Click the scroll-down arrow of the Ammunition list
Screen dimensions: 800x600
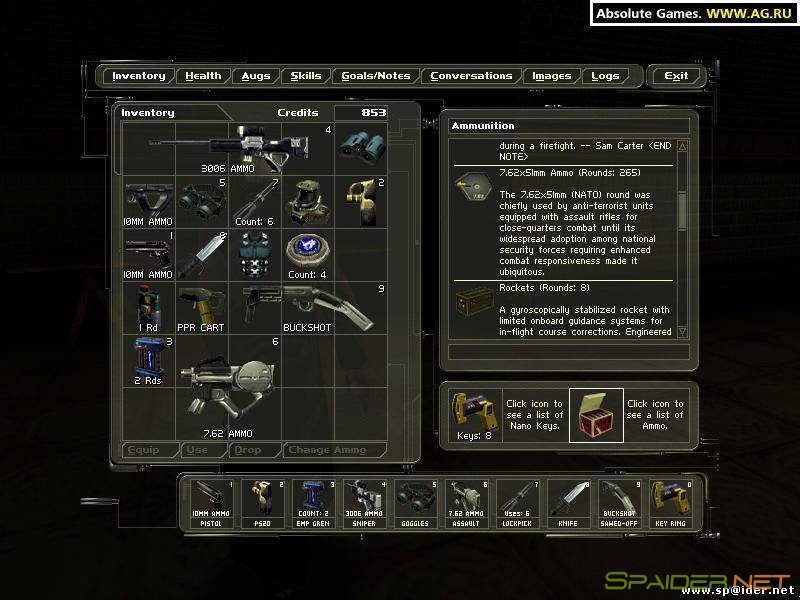(x=682, y=331)
